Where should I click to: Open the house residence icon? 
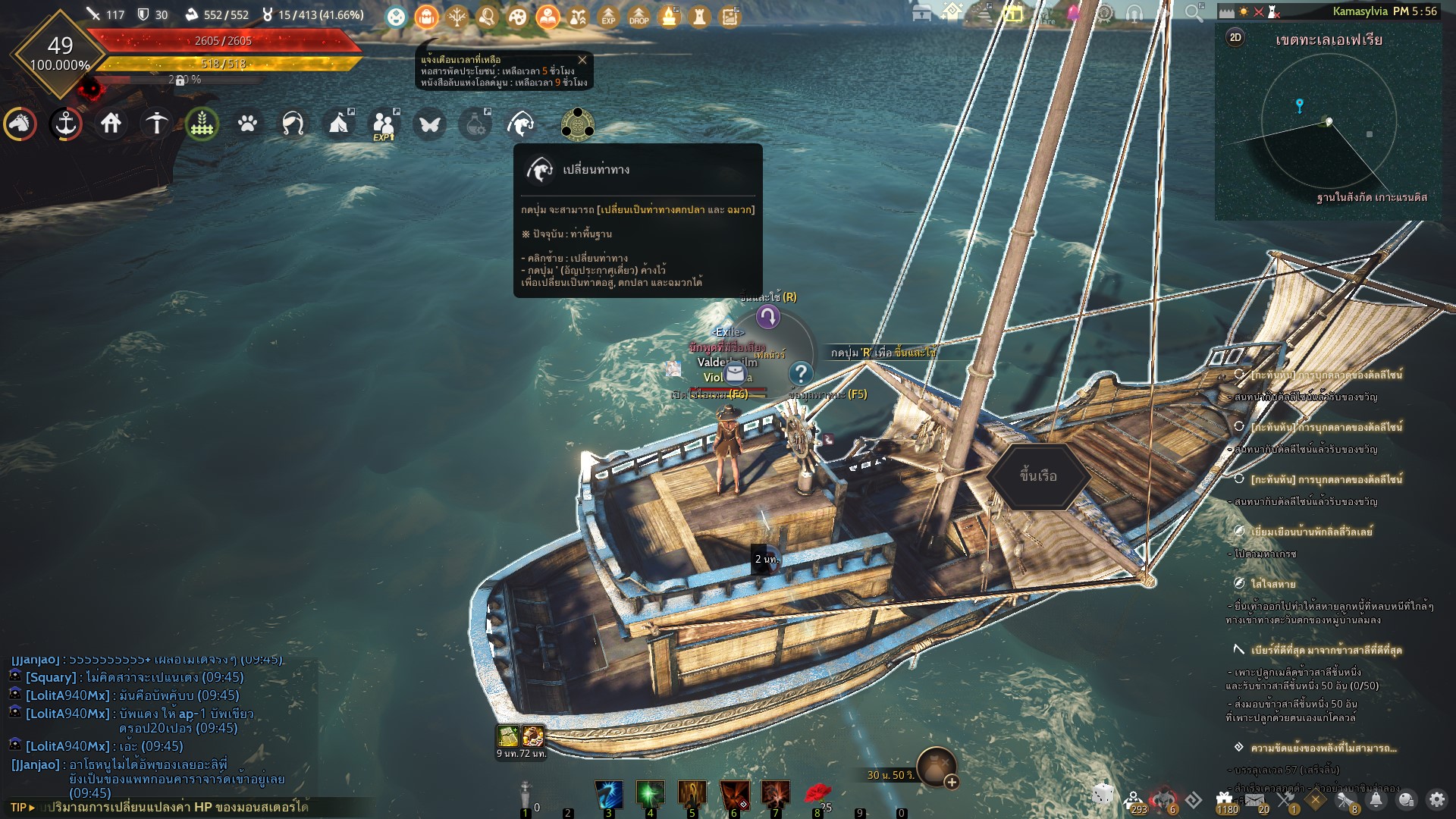pos(111,124)
